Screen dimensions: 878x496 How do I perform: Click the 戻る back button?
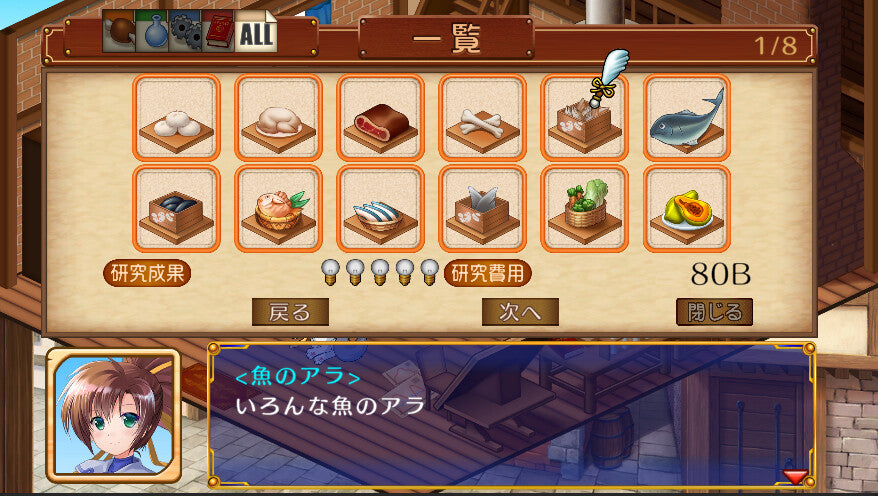click(x=289, y=312)
